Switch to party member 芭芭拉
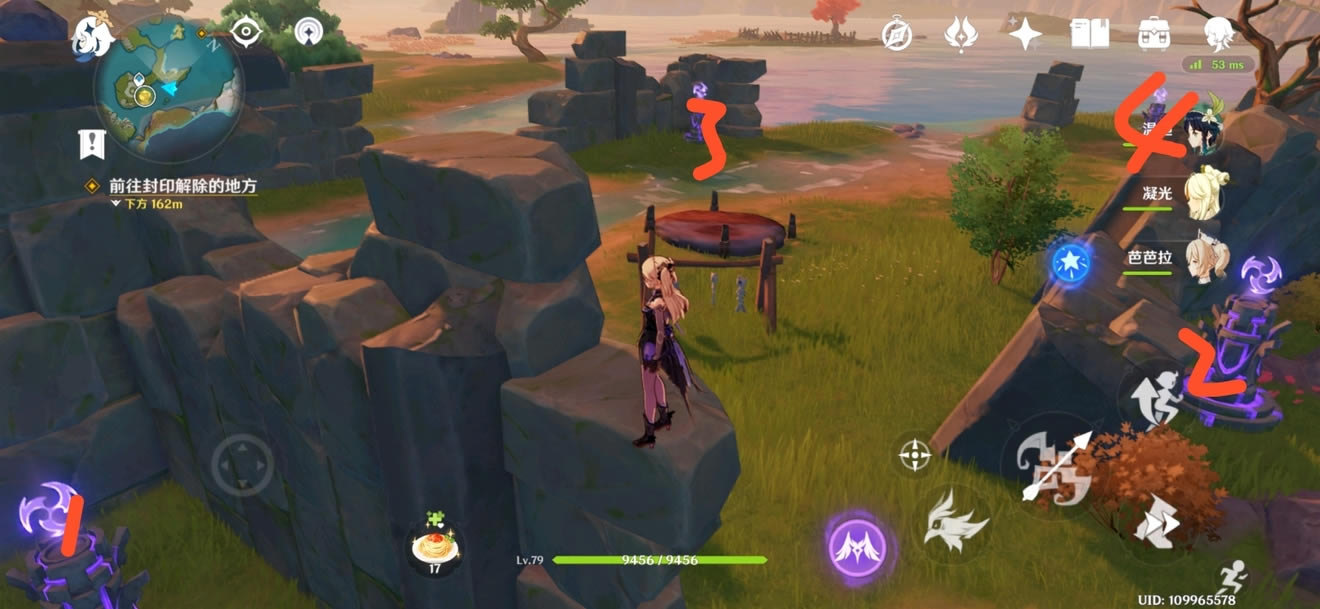The width and height of the screenshot is (1320, 609). (x=1200, y=256)
